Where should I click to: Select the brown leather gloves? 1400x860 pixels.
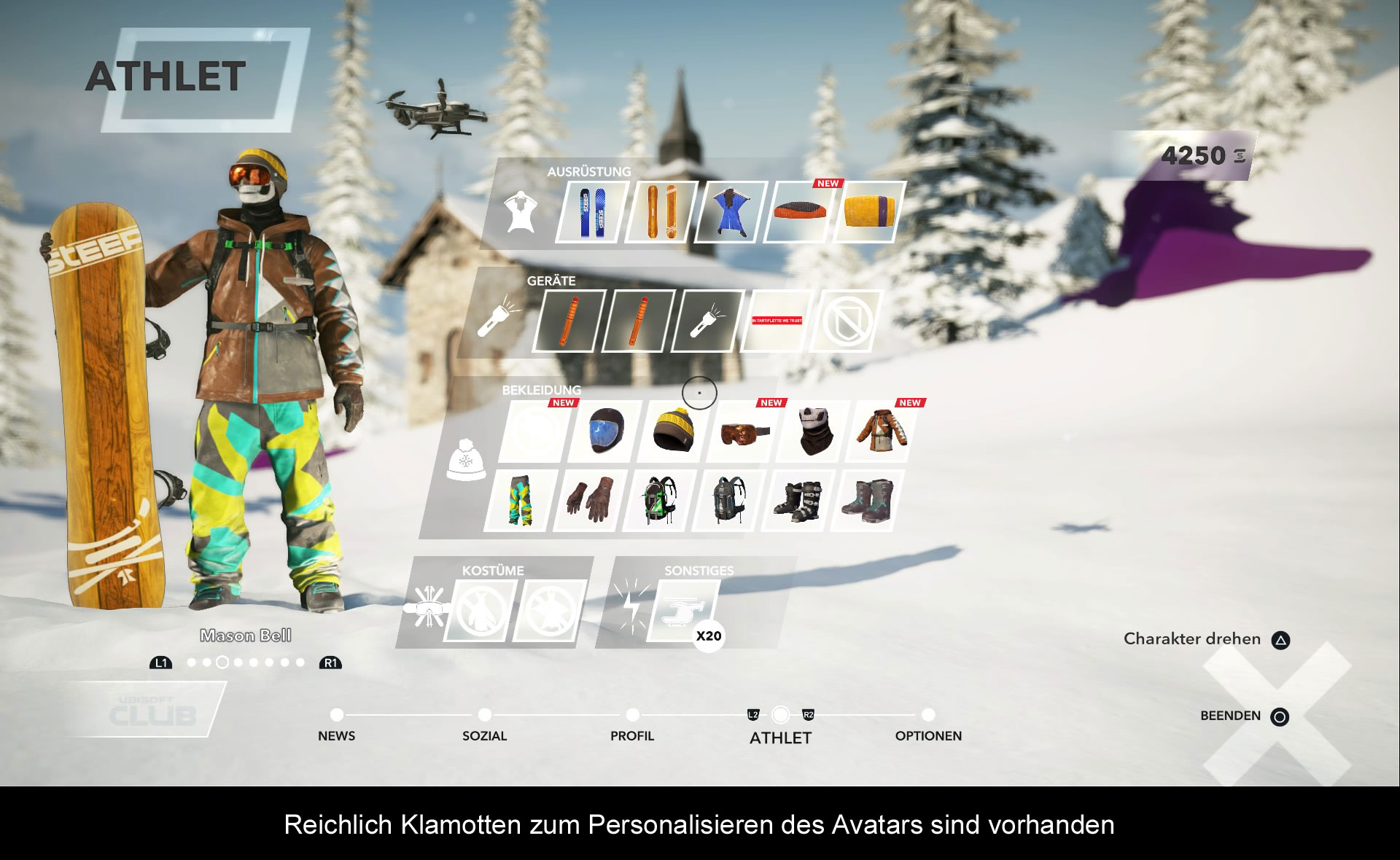click(589, 501)
